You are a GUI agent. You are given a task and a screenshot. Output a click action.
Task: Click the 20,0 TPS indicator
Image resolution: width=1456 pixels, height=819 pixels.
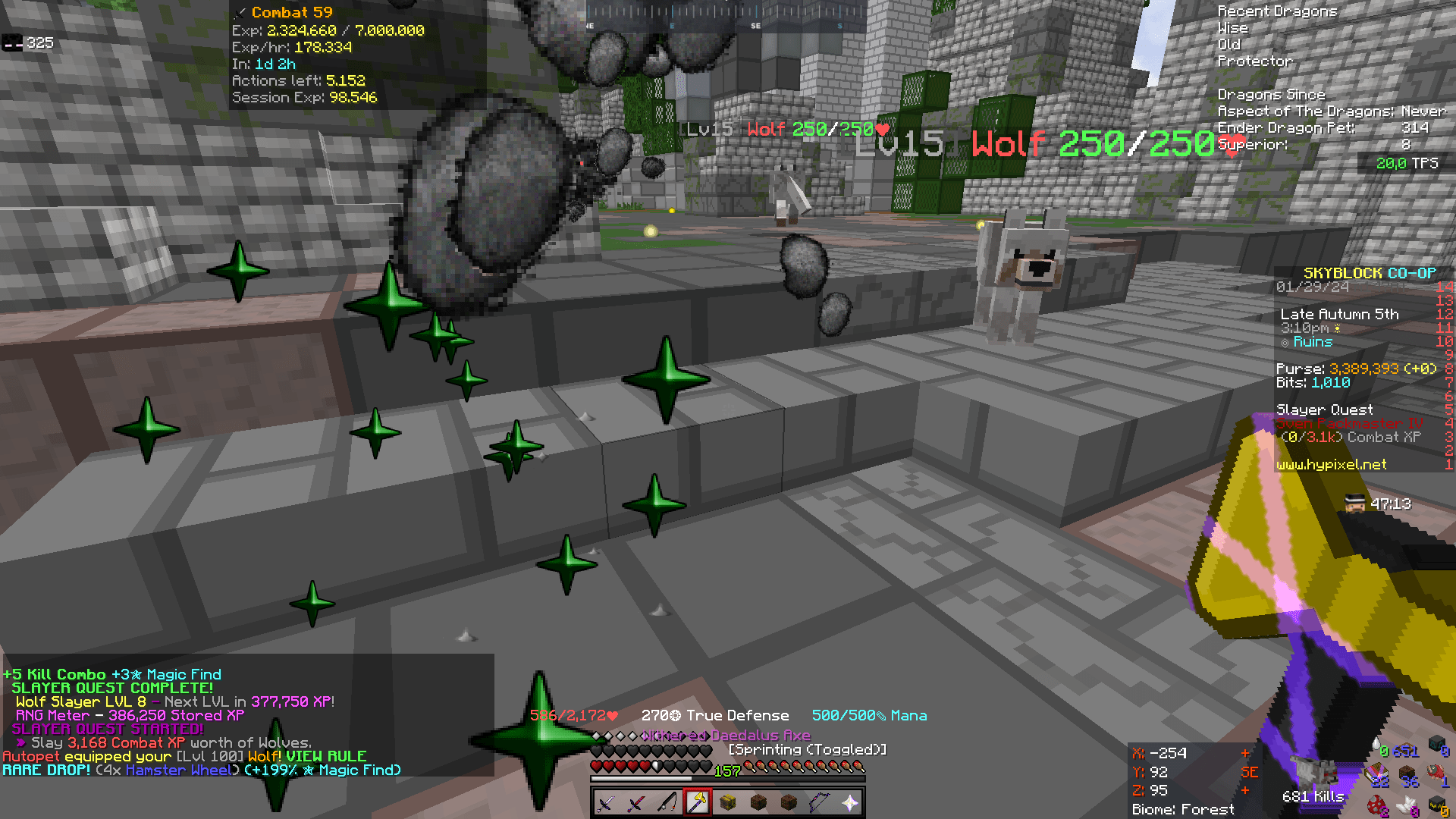pos(1408,163)
